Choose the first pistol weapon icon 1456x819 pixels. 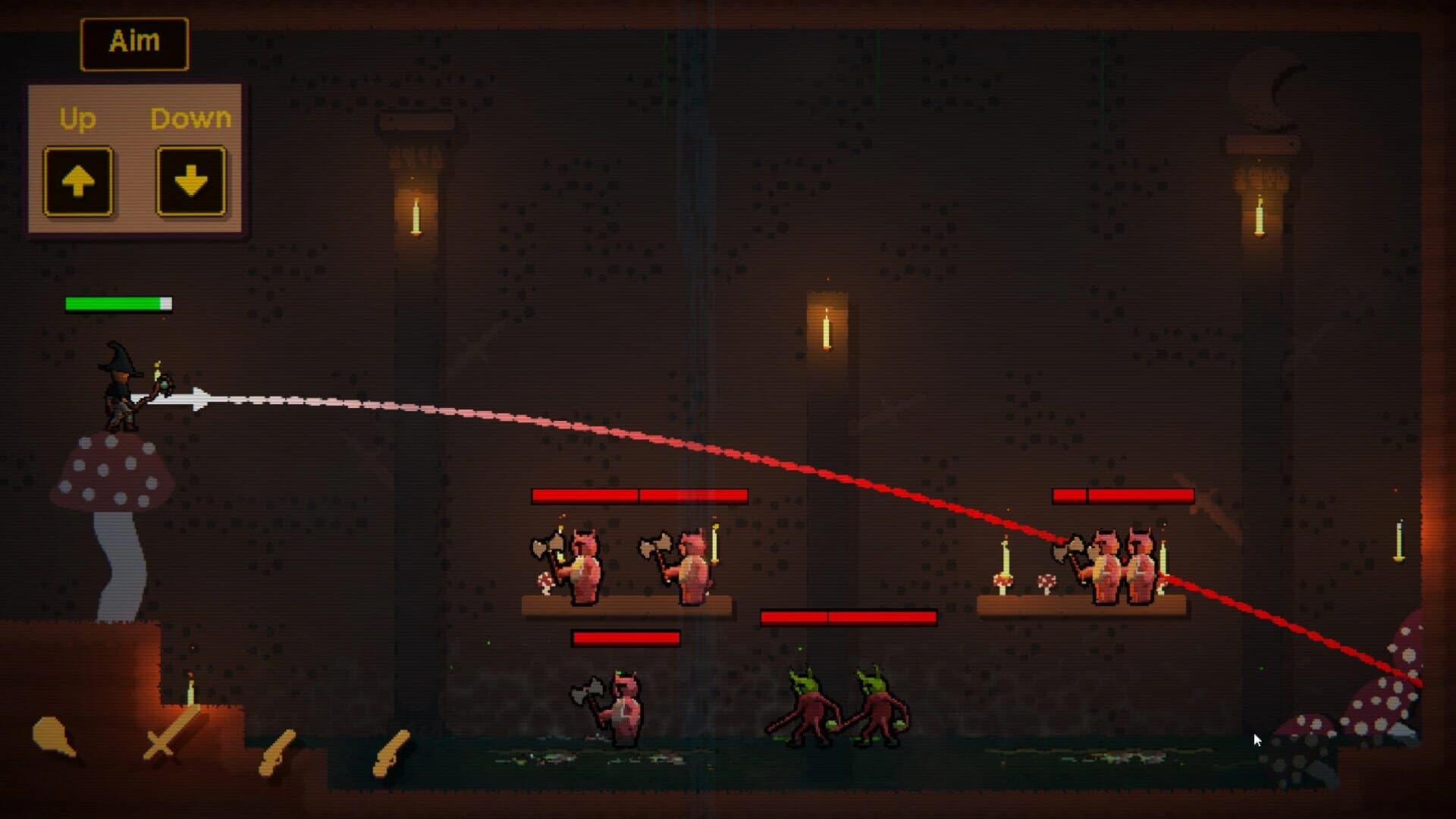[277, 751]
